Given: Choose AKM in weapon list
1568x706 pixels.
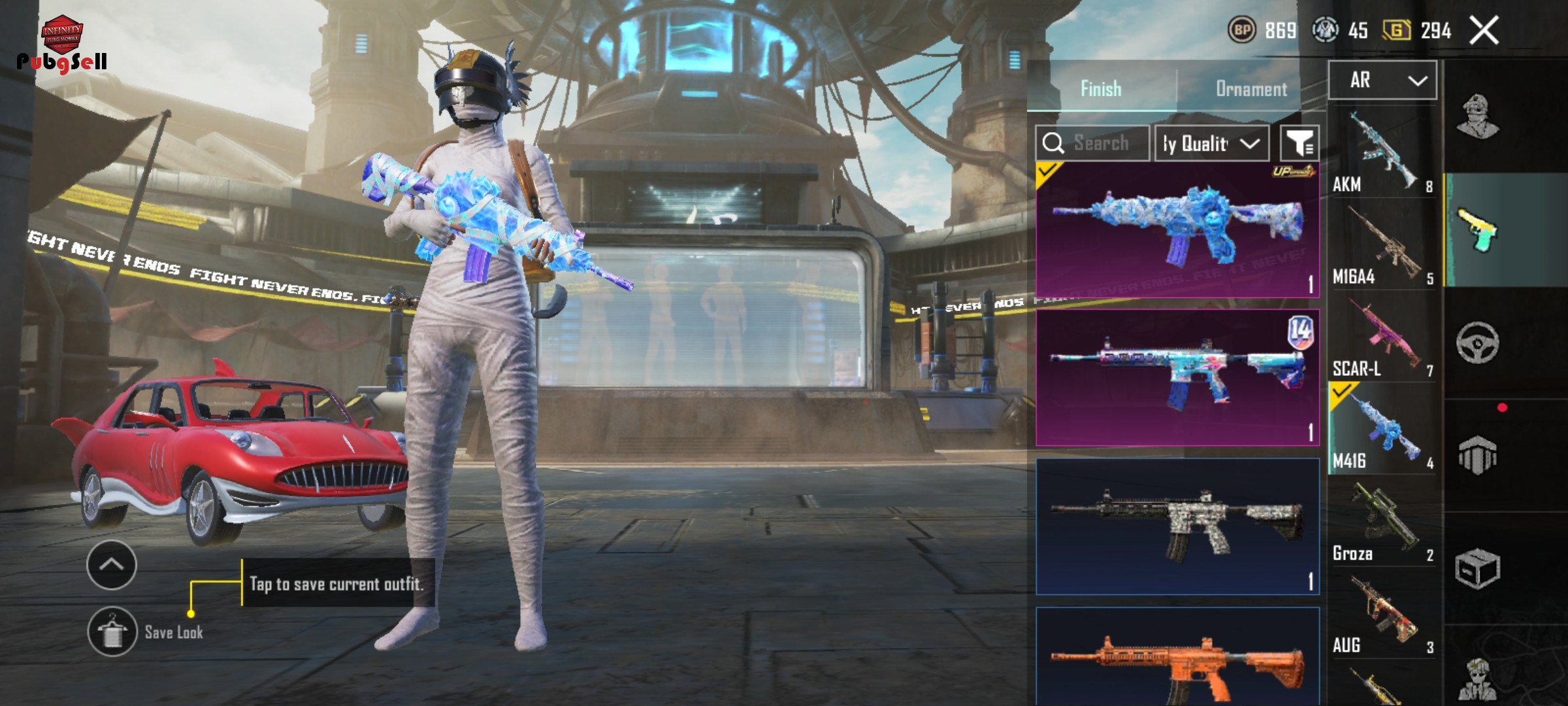Looking at the screenshot, I should click(1382, 154).
